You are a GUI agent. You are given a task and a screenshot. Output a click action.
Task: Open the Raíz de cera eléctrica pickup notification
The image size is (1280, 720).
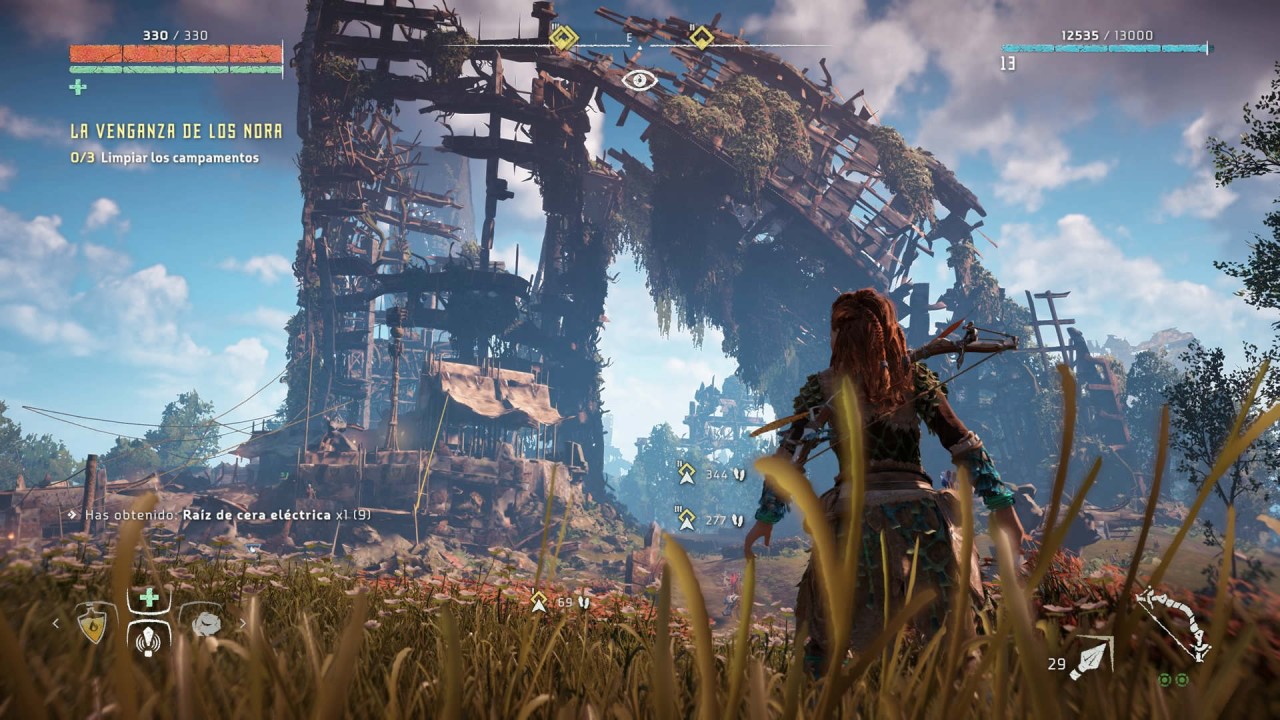click(x=218, y=514)
